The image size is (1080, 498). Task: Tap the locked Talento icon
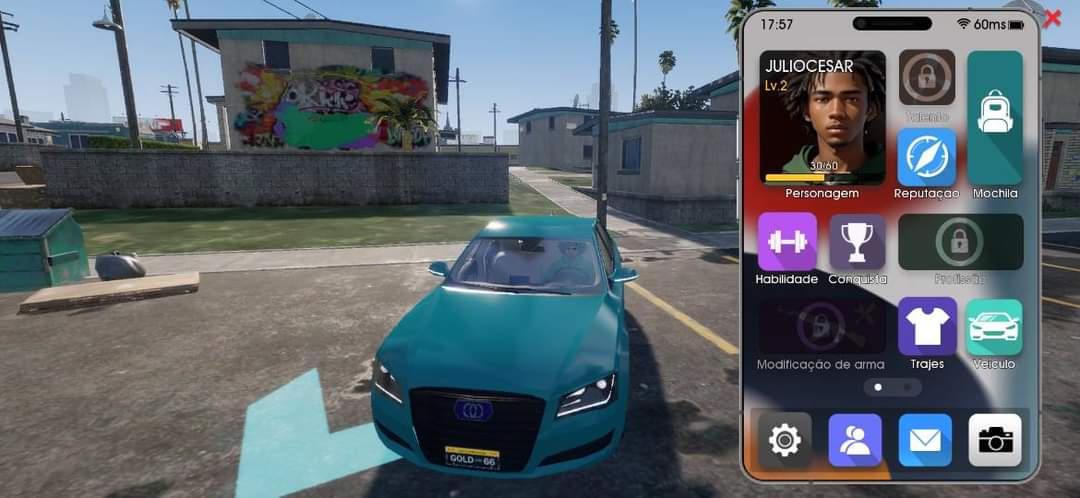926,78
